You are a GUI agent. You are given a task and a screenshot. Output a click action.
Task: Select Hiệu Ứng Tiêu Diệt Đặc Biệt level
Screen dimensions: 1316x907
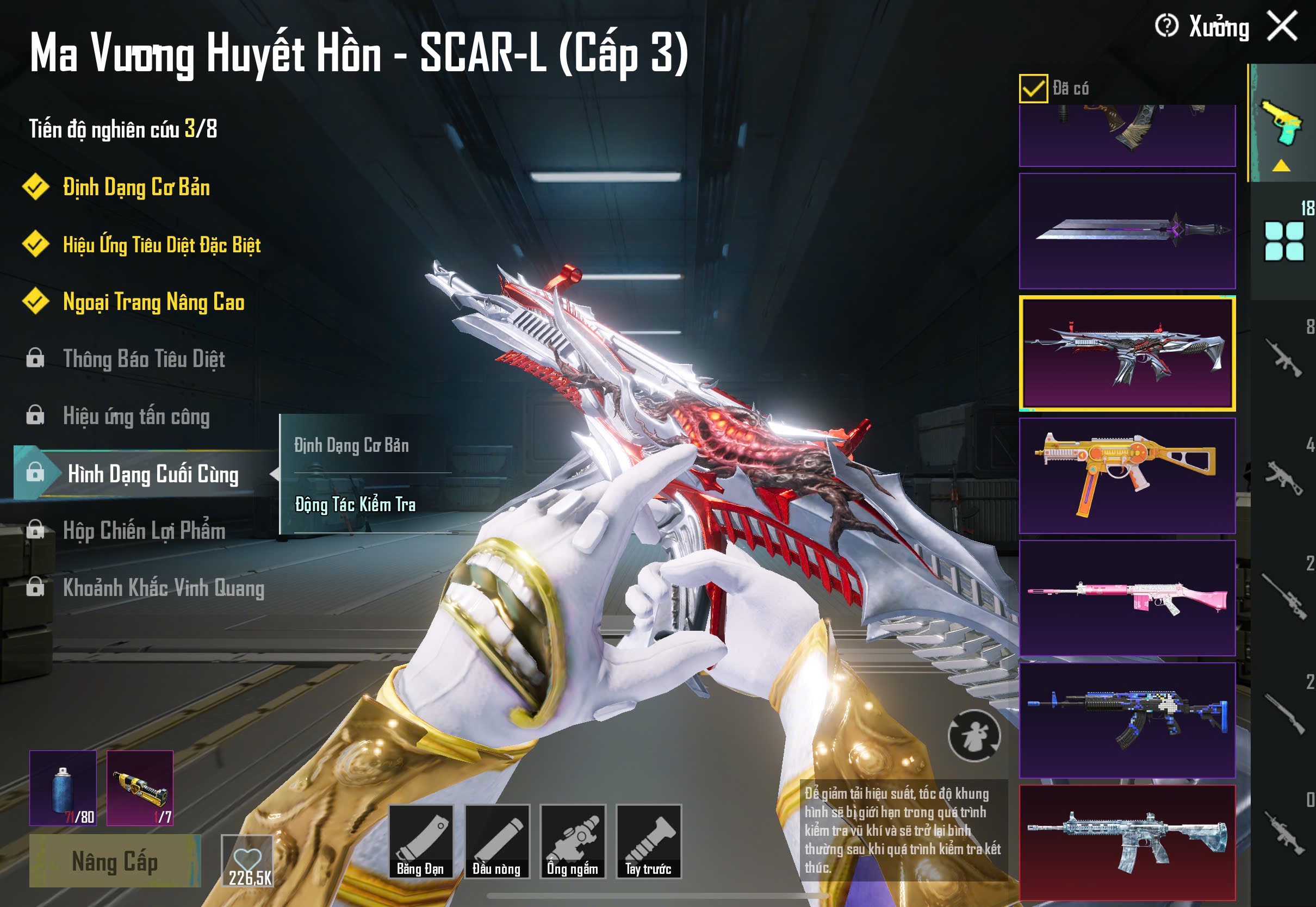162,245
